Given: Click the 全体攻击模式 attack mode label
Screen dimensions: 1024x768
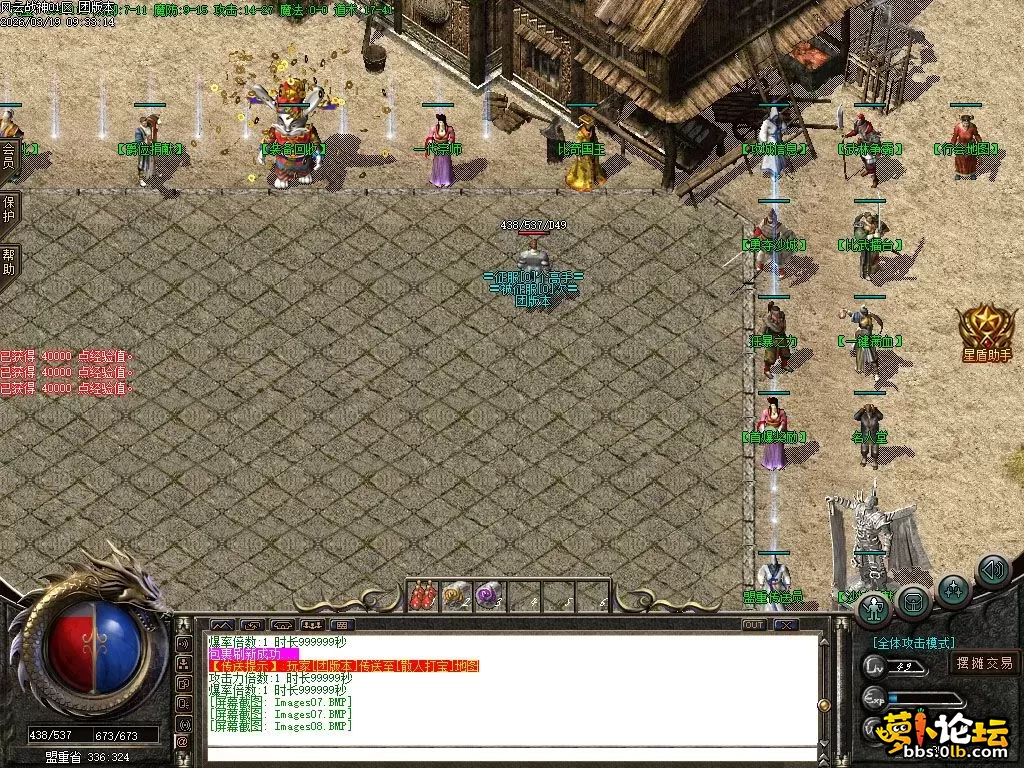Looking at the screenshot, I should tap(914, 643).
